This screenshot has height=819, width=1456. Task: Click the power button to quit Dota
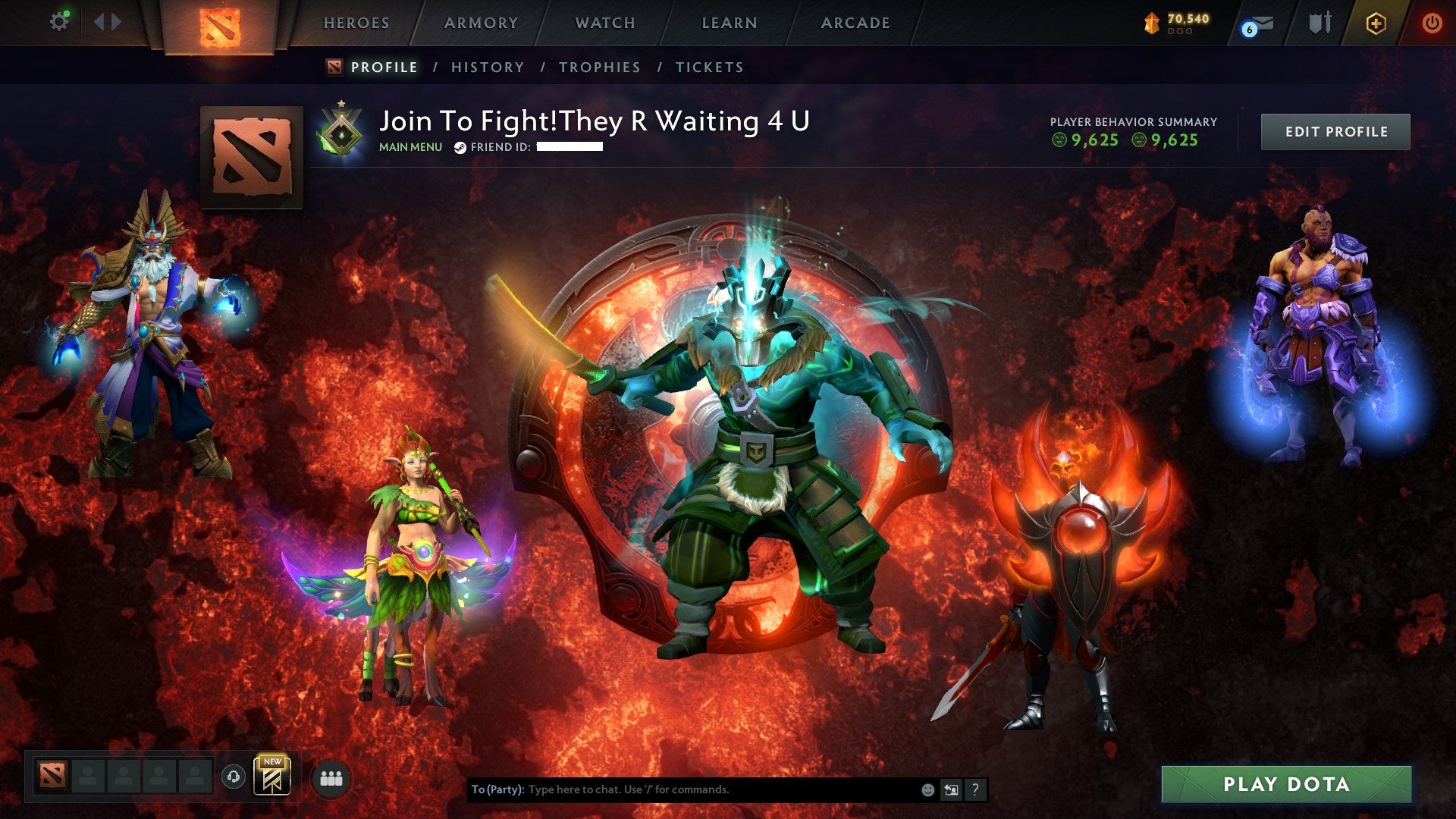point(1433,23)
